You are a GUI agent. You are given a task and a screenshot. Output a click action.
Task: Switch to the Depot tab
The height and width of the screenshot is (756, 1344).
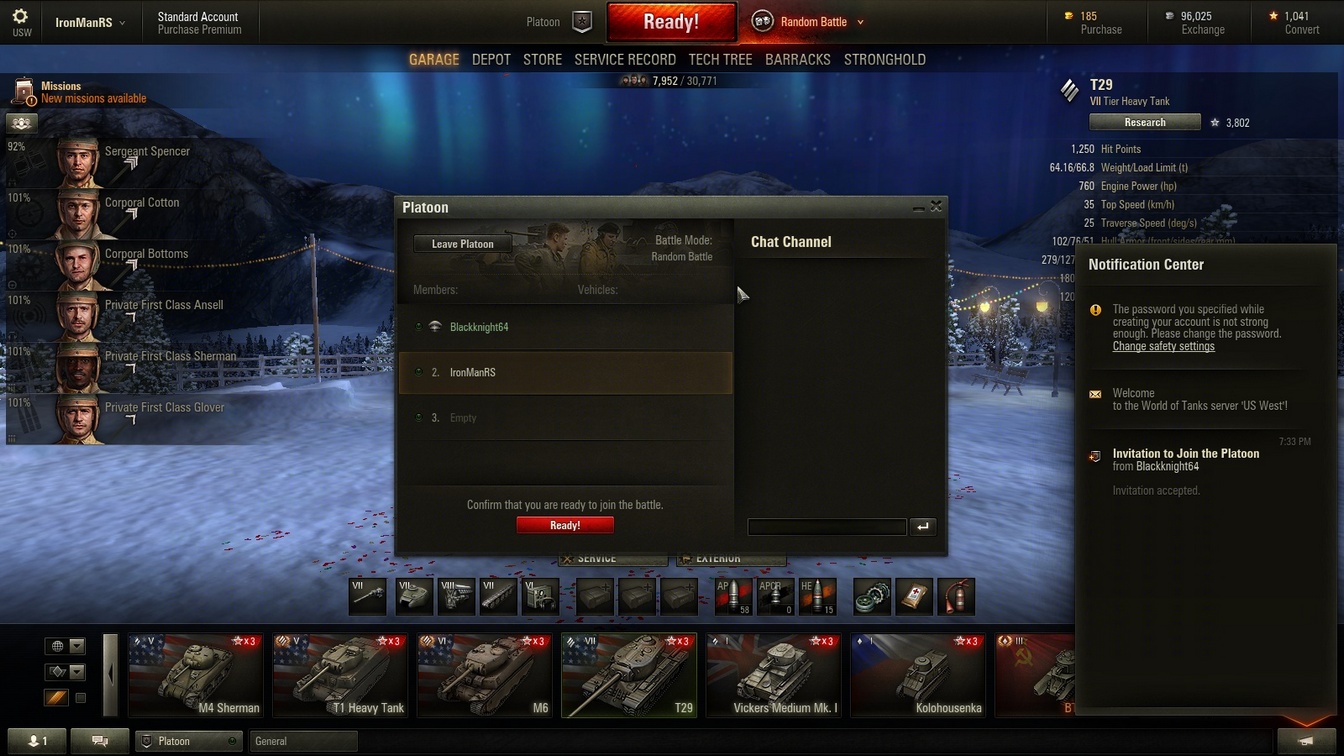(491, 60)
